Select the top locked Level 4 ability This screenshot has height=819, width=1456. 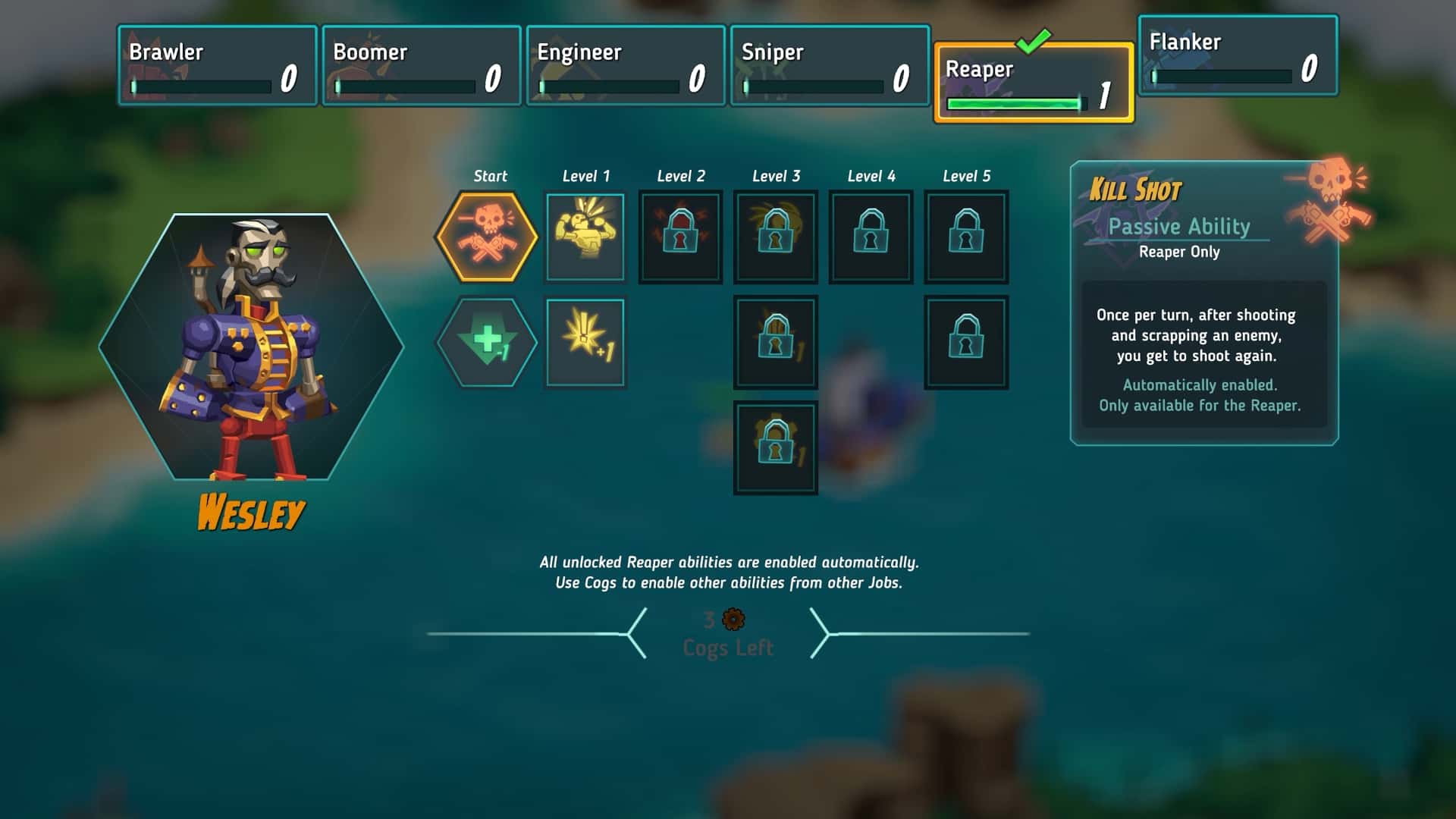tap(871, 236)
